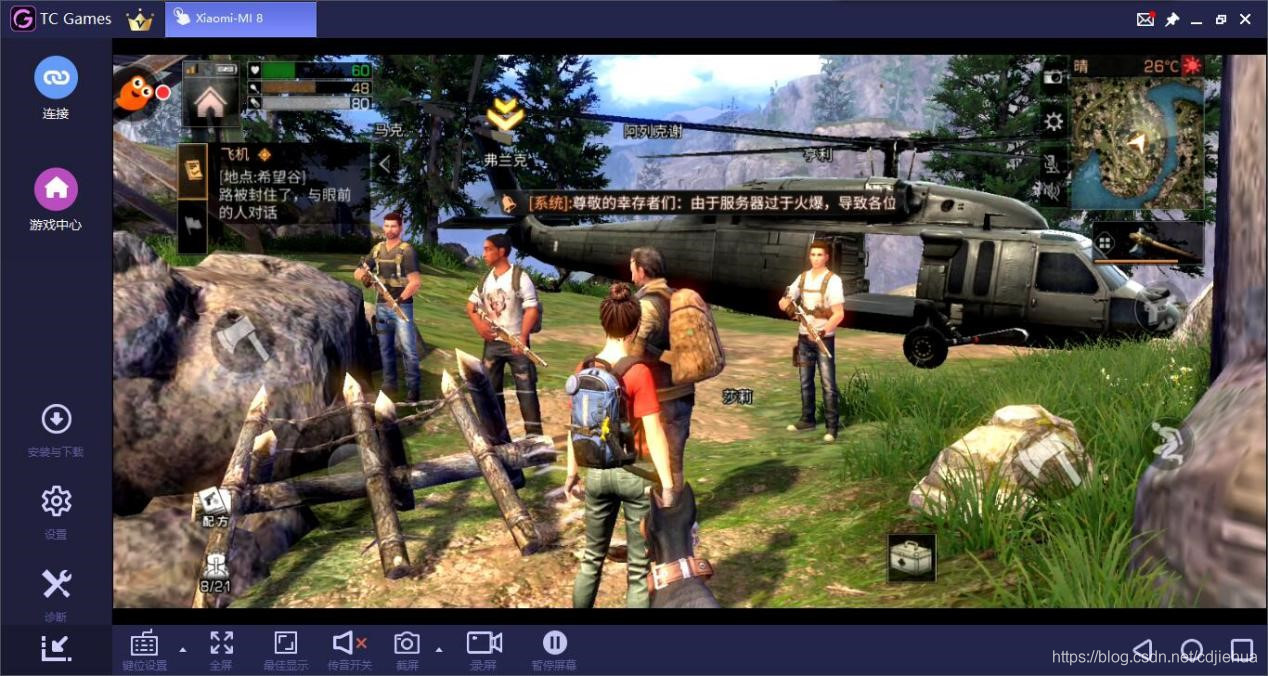Open the 配方 recipe crafting menu
The height and width of the screenshot is (676, 1268).
click(214, 506)
